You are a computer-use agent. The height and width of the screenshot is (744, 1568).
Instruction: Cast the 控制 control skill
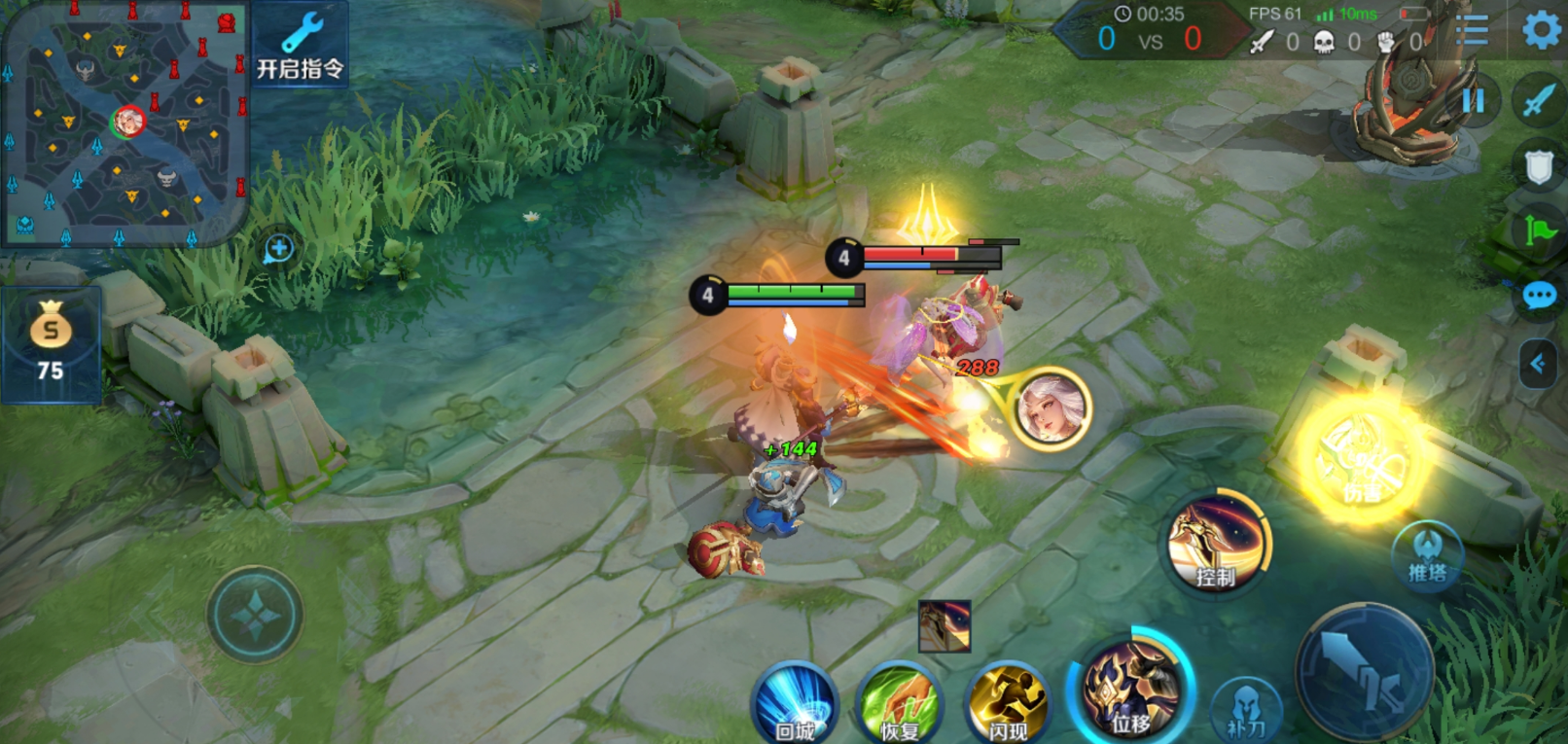[1217, 545]
